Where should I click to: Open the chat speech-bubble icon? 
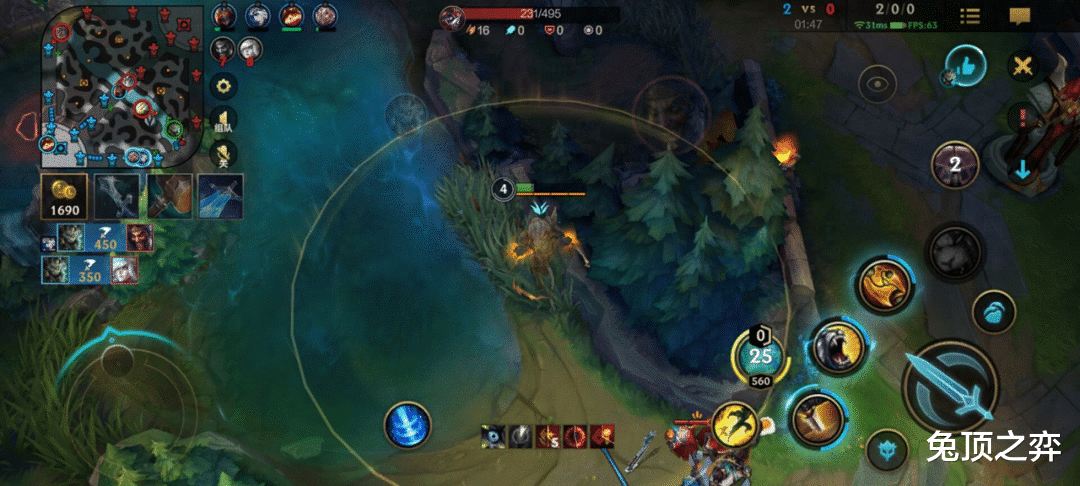pos(1019,16)
